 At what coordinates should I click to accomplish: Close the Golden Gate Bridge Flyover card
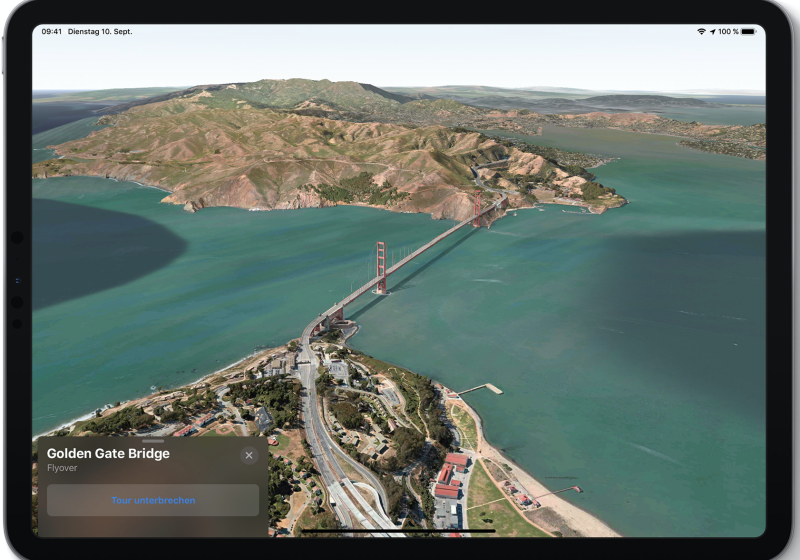pos(249,456)
